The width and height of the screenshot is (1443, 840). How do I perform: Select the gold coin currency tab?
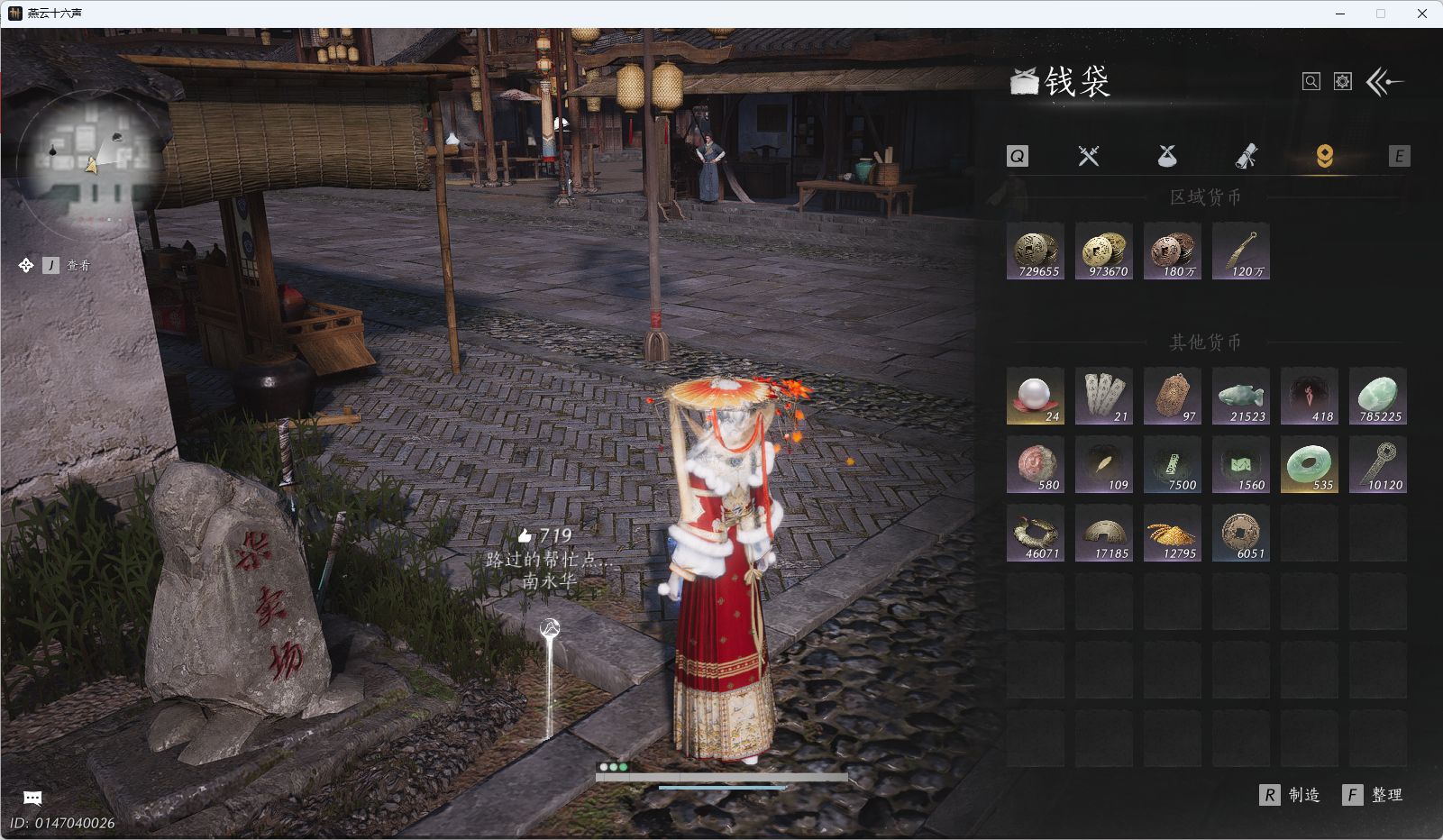1324,156
